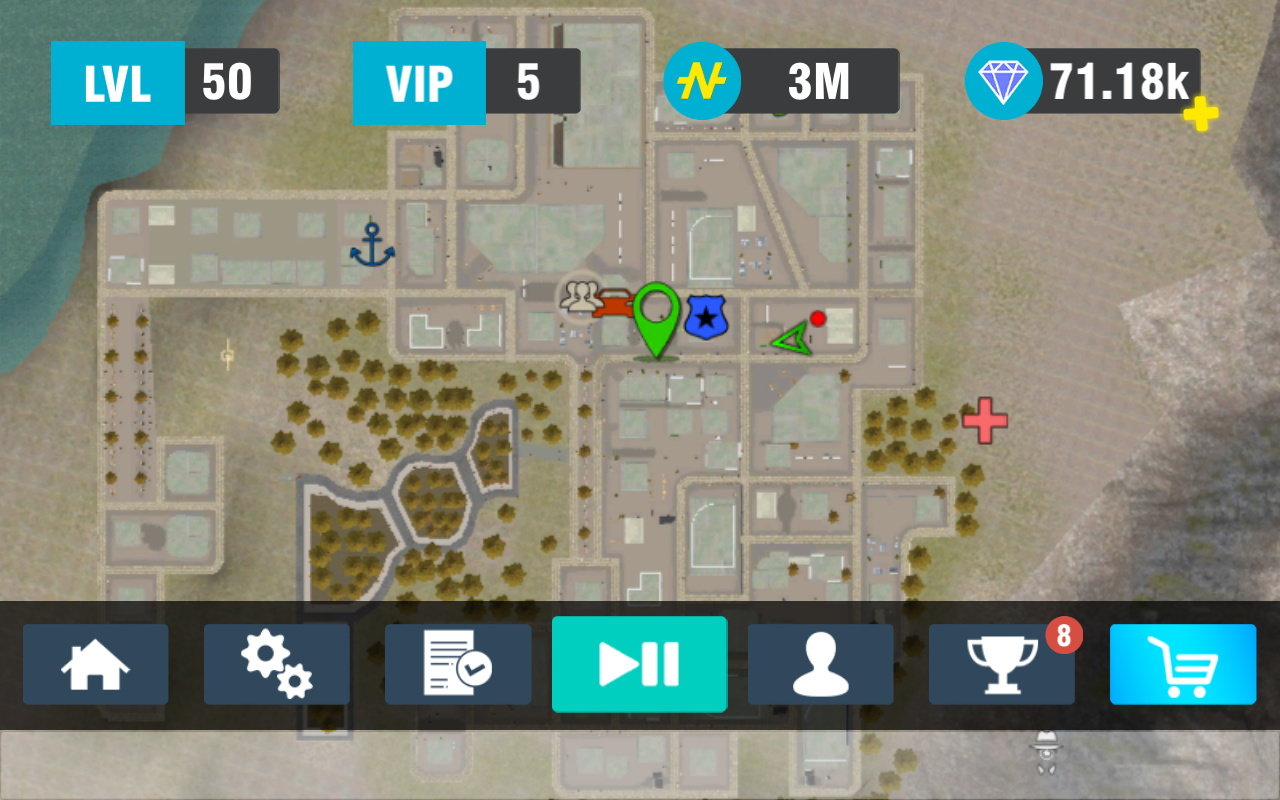
Task: Open the home menu button
Action: click(x=96, y=665)
